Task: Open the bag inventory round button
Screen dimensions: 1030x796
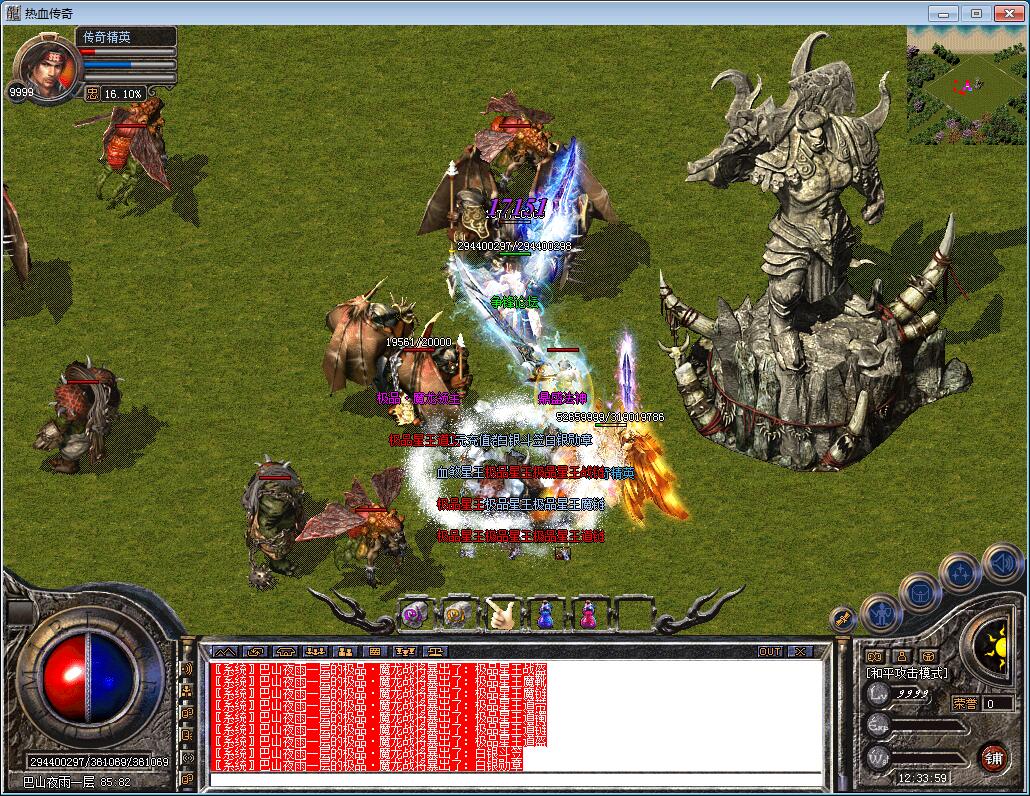Action: click(919, 592)
